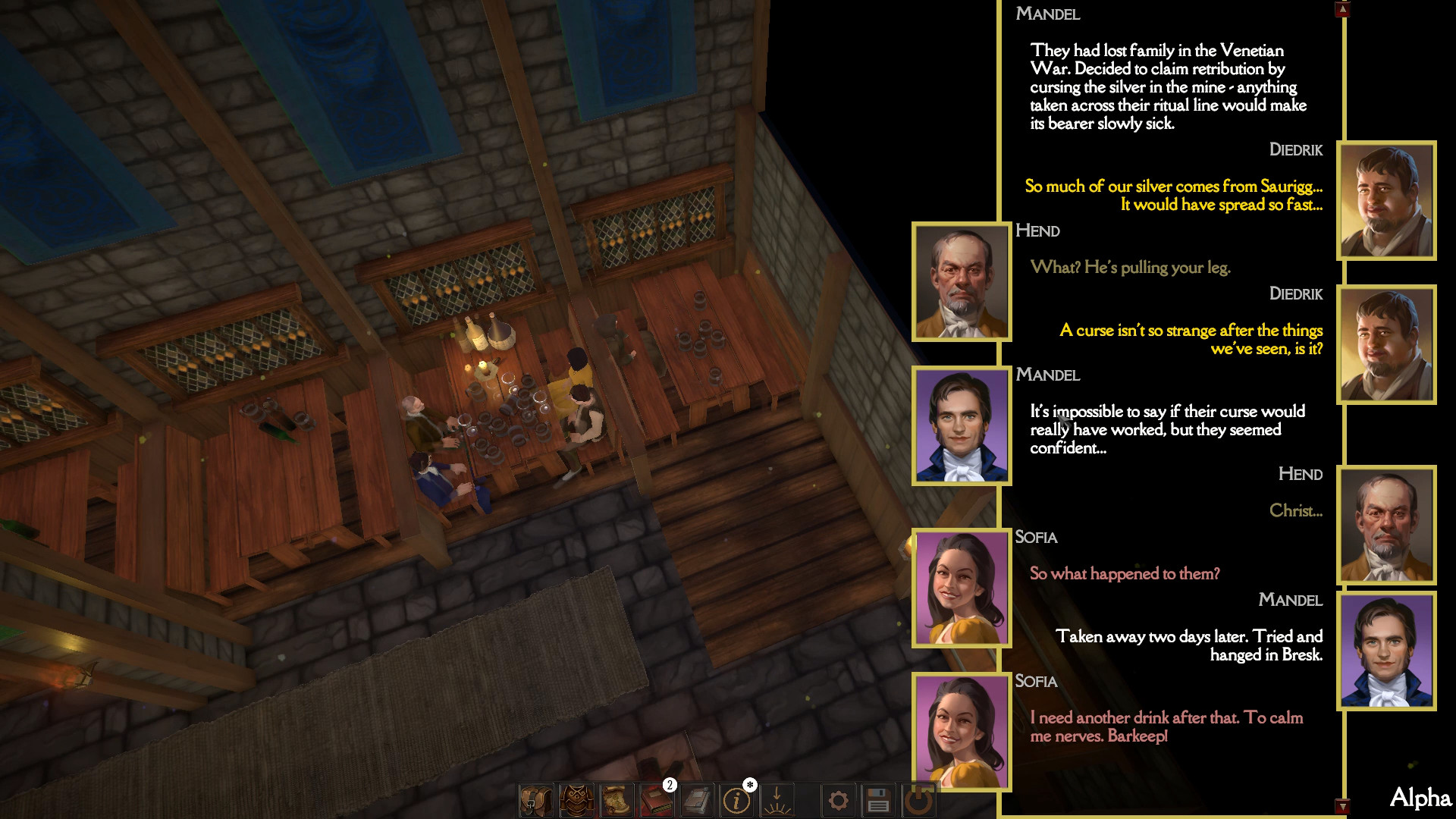The image size is (1456, 819).
Task: Open the settings gear
Action: coord(839,801)
